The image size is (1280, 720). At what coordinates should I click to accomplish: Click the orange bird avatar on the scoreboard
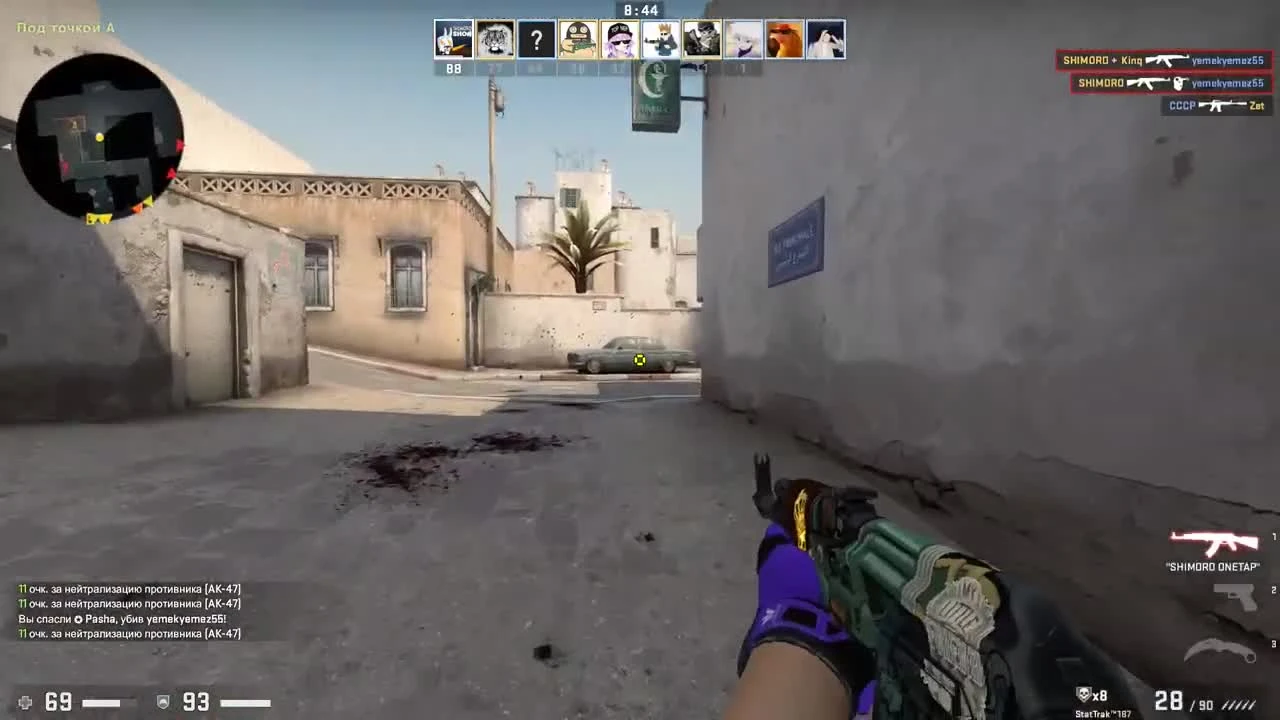click(784, 39)
